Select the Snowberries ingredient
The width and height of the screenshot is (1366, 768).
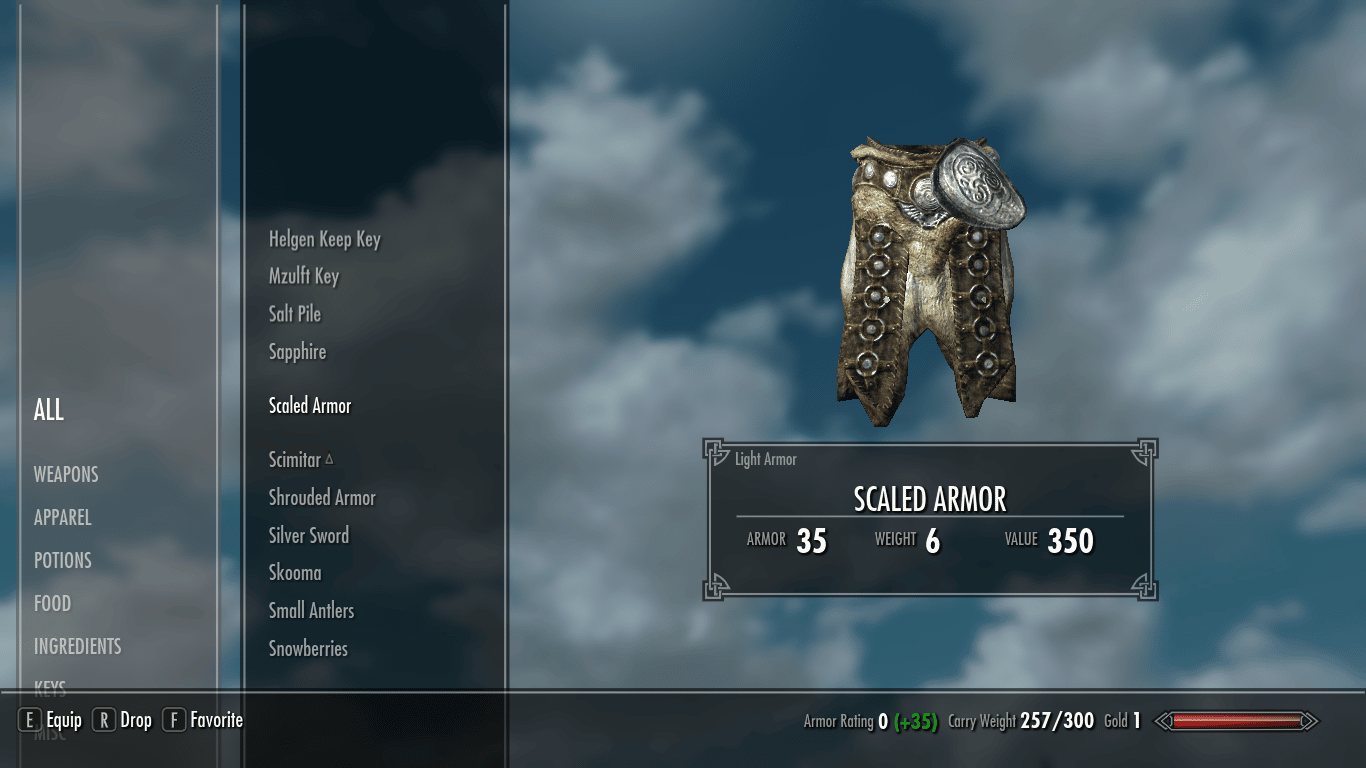click(308, 648)
